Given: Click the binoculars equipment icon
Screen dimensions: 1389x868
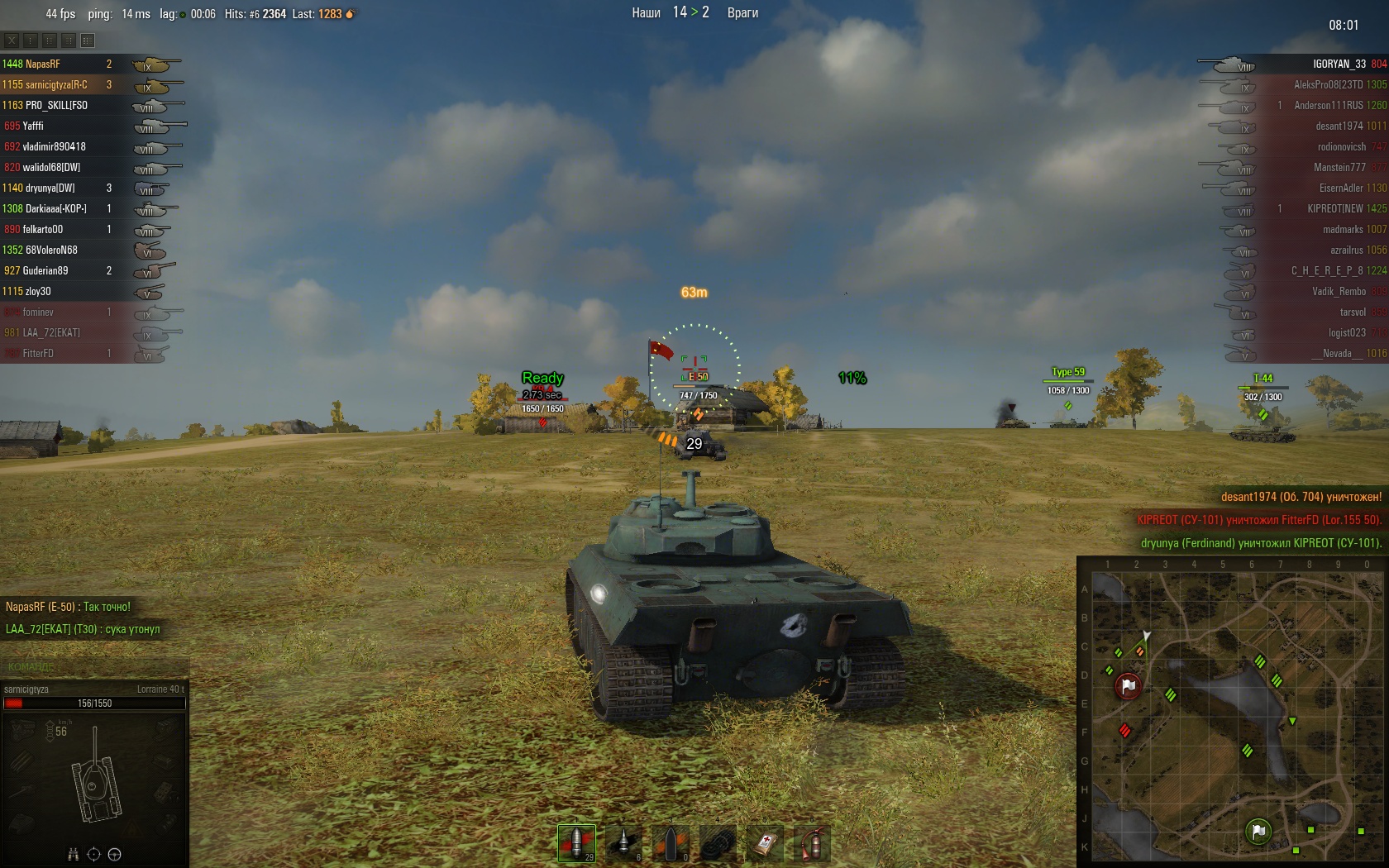Looking at the screenshot, I should (x=73, y=854).
